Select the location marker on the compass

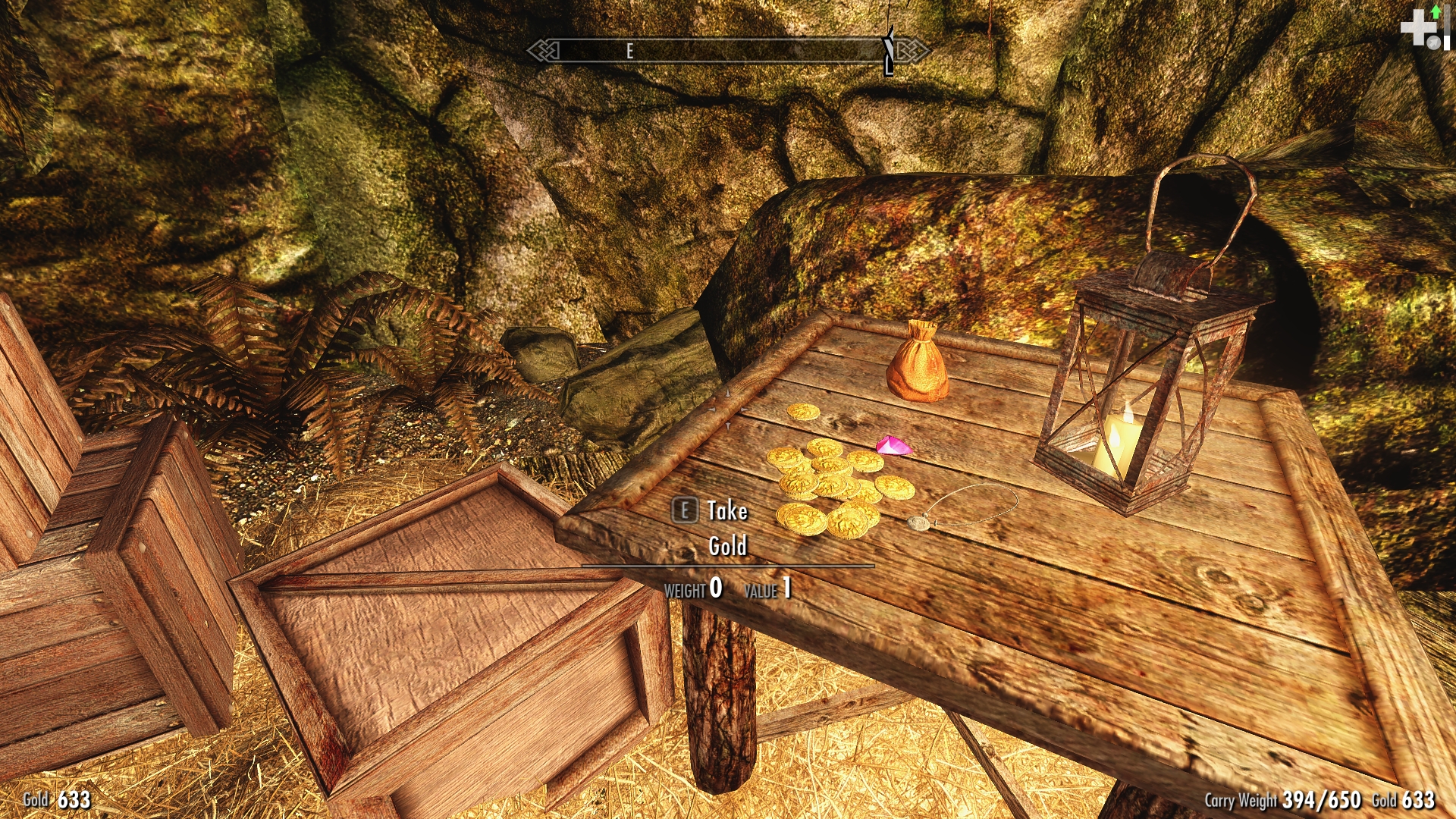(x=889, y=50)
